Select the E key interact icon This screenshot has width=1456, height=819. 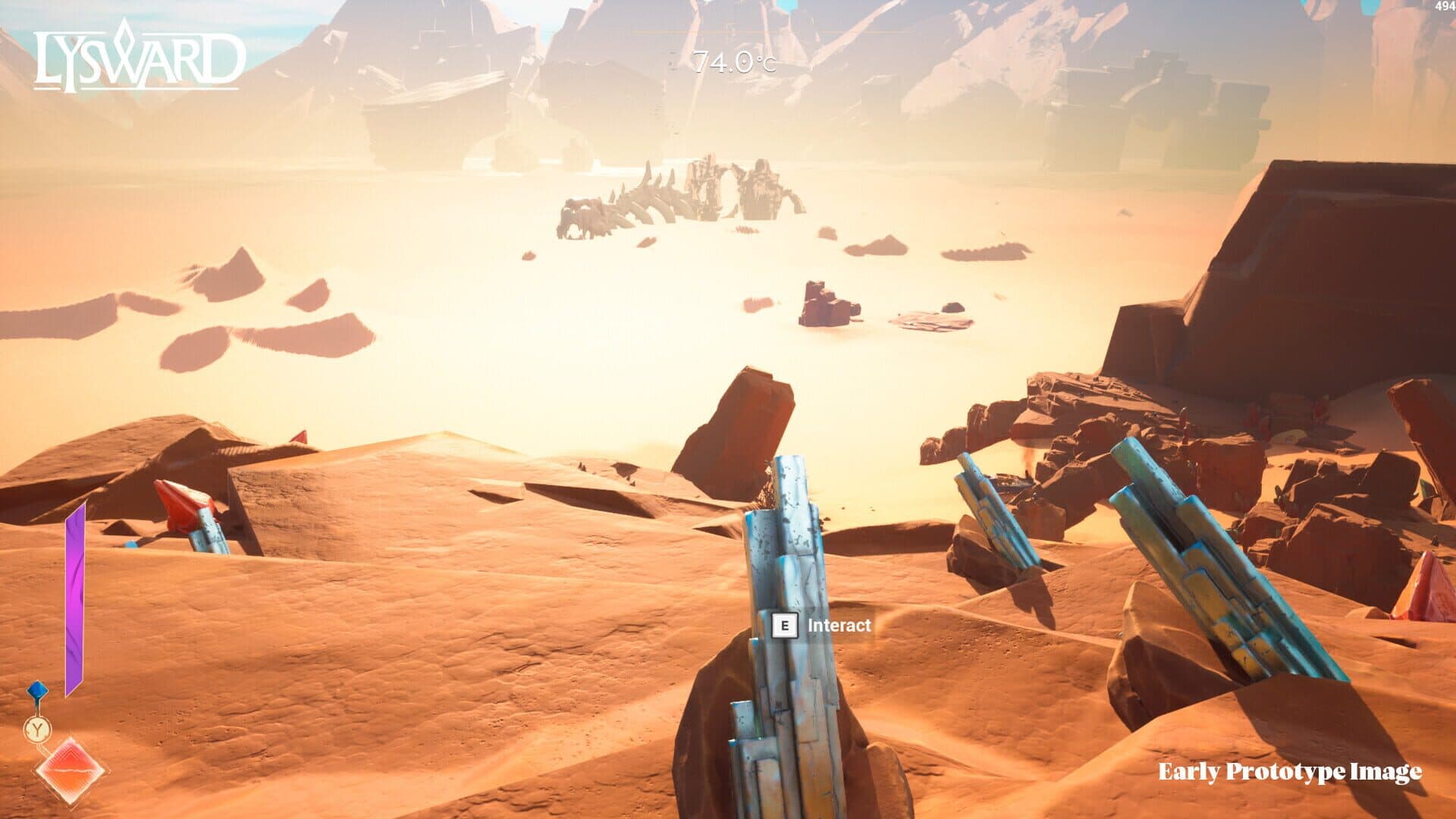786,626
